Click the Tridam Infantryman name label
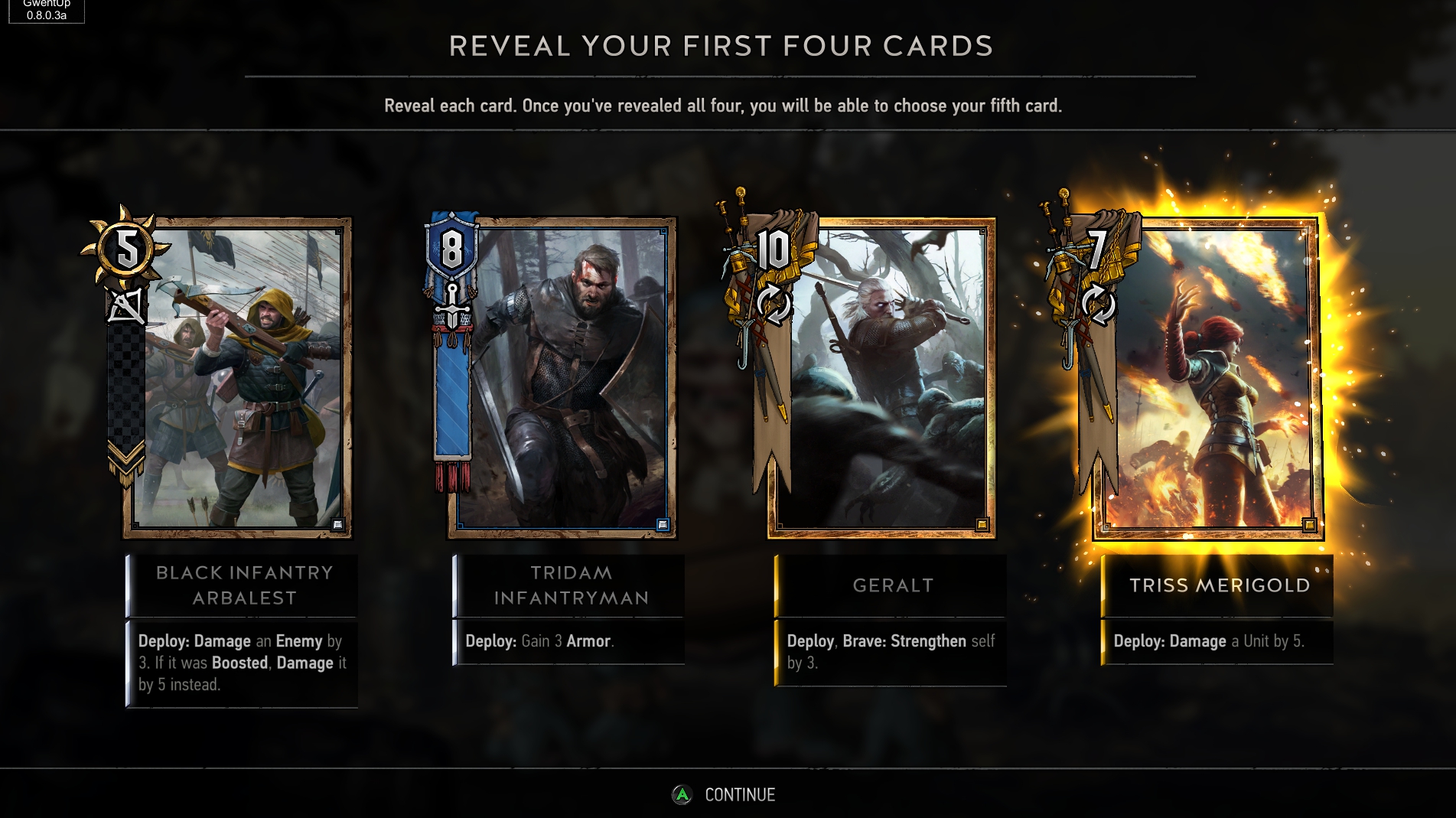Viewport: 1456px width, 818px height. (570, 585)
